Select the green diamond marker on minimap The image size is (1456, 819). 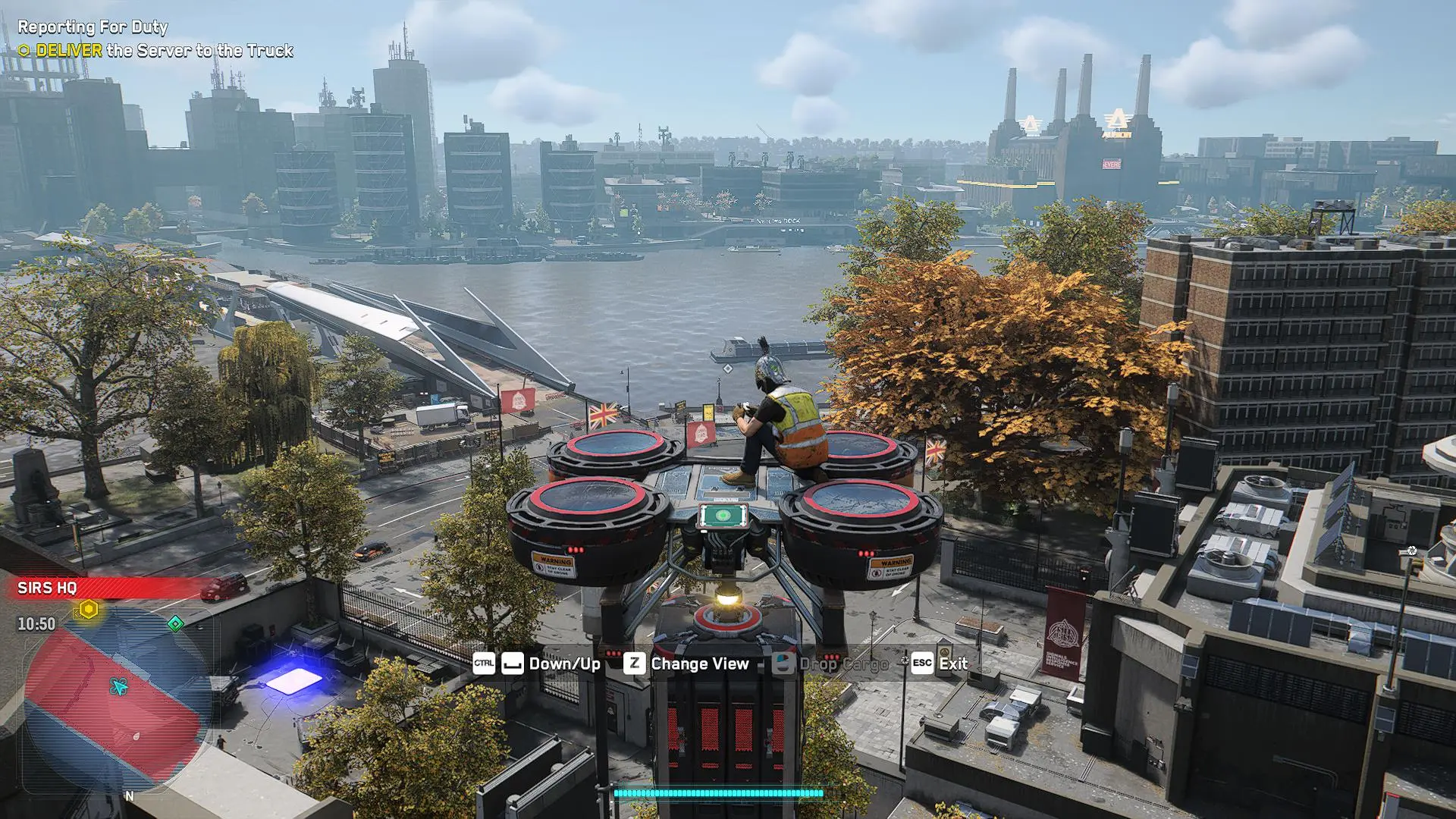[175, 623]
